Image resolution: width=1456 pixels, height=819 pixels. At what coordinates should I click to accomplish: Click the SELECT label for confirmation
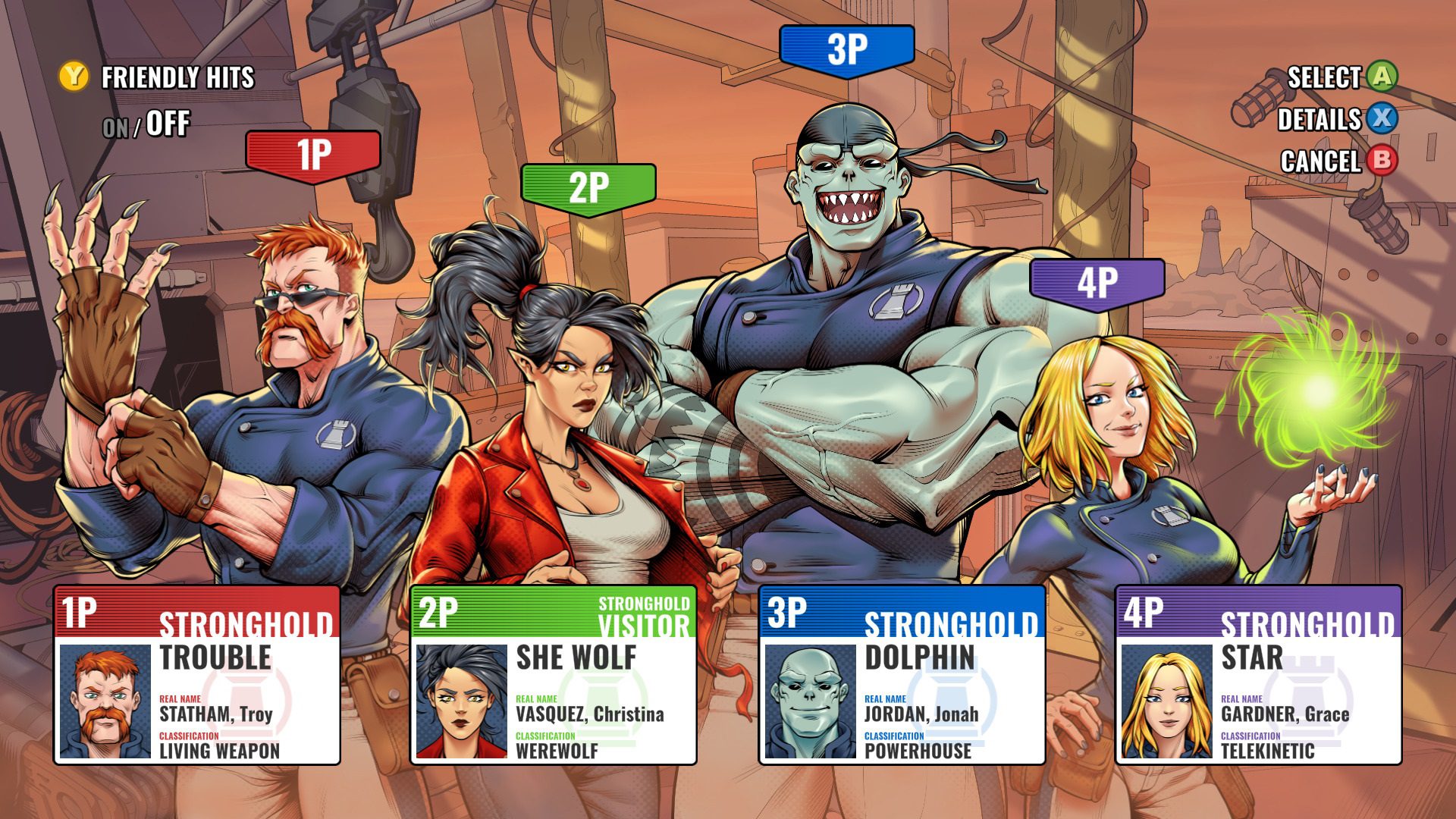[x=1323, y=76]
